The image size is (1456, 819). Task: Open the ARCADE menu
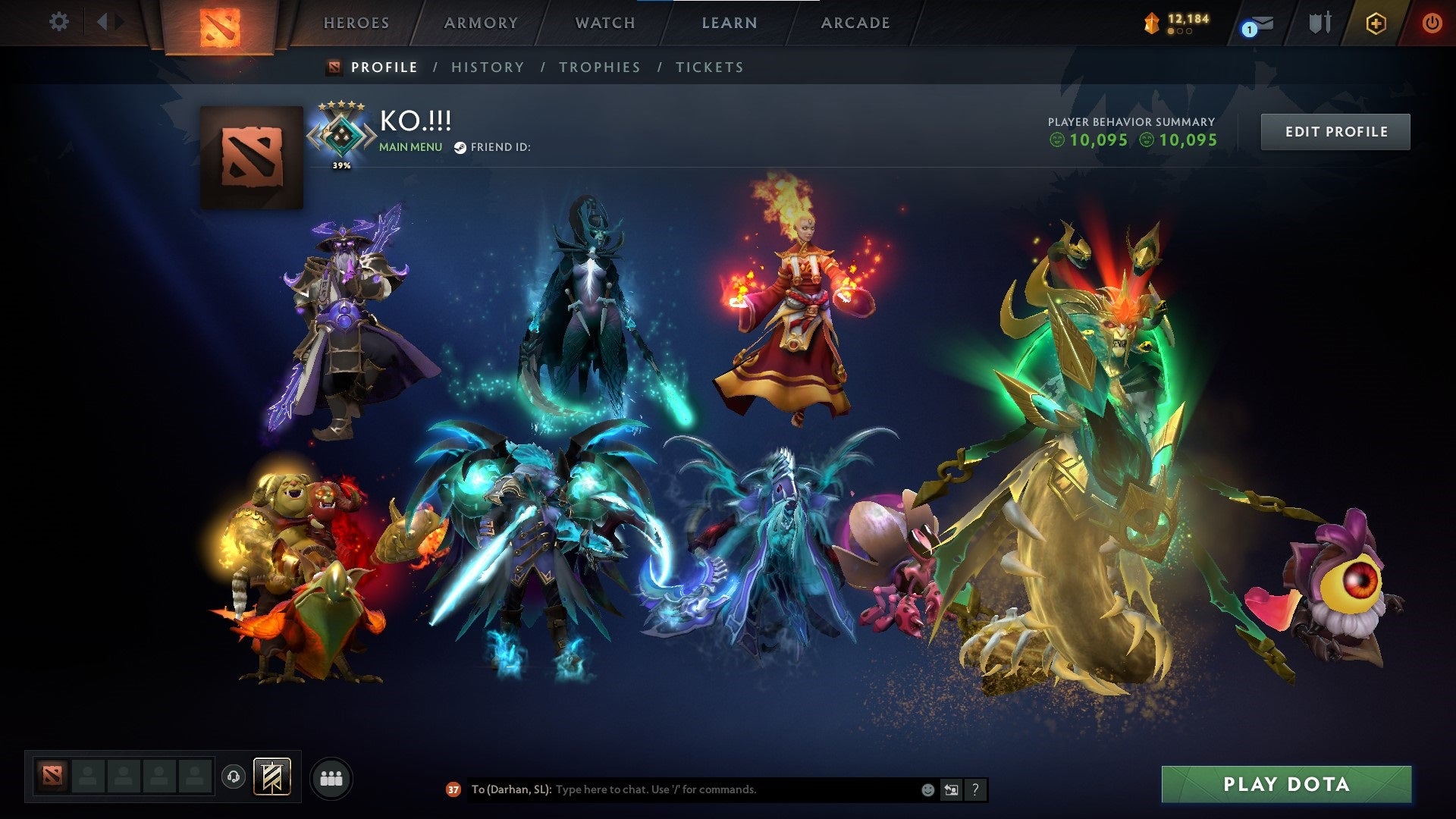[855, 23]
